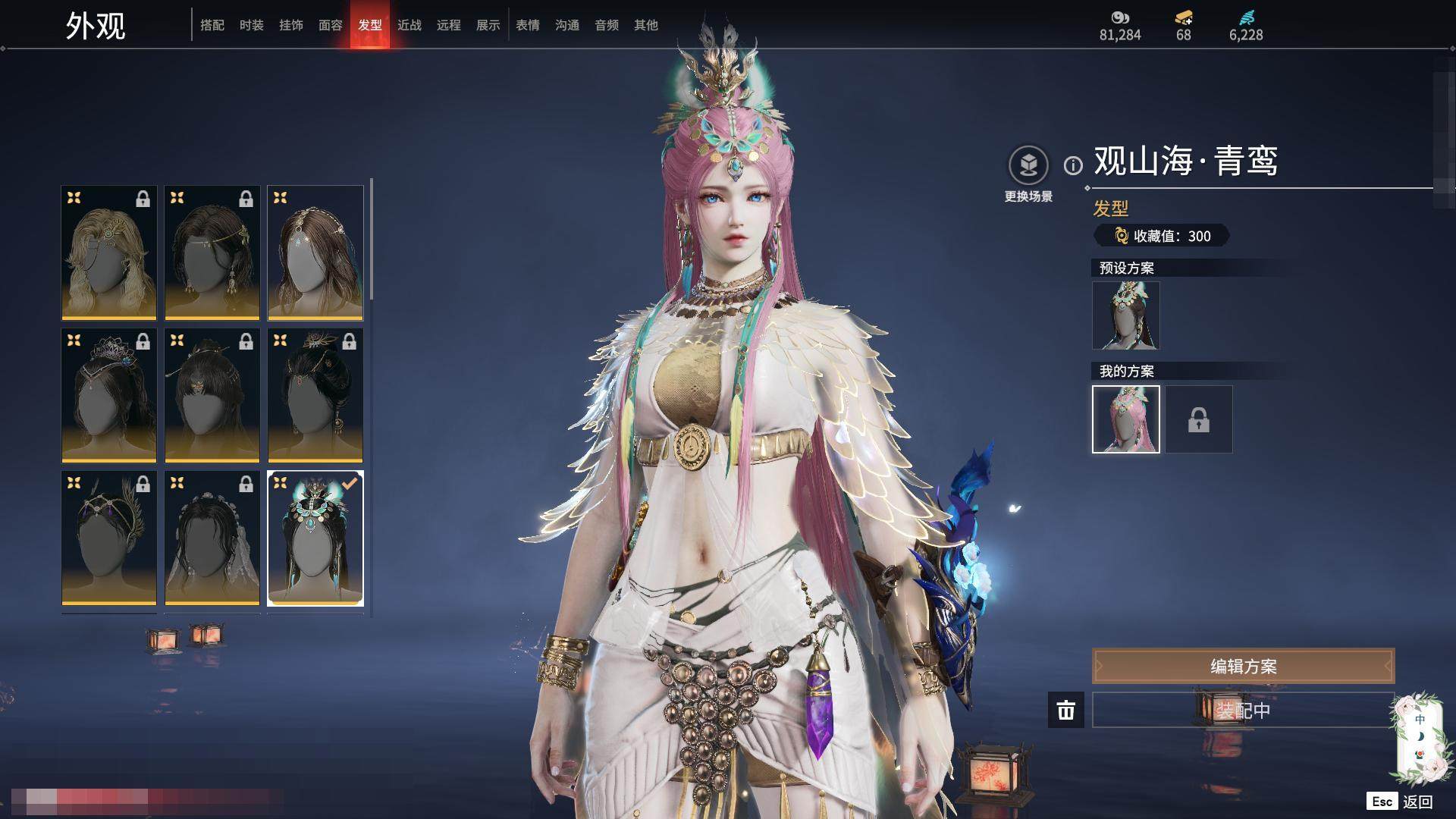Image resolution: width=1456 pixels, height=819 pixels.
Task: Go to the 面容 tab
Action: pos(331,25)
